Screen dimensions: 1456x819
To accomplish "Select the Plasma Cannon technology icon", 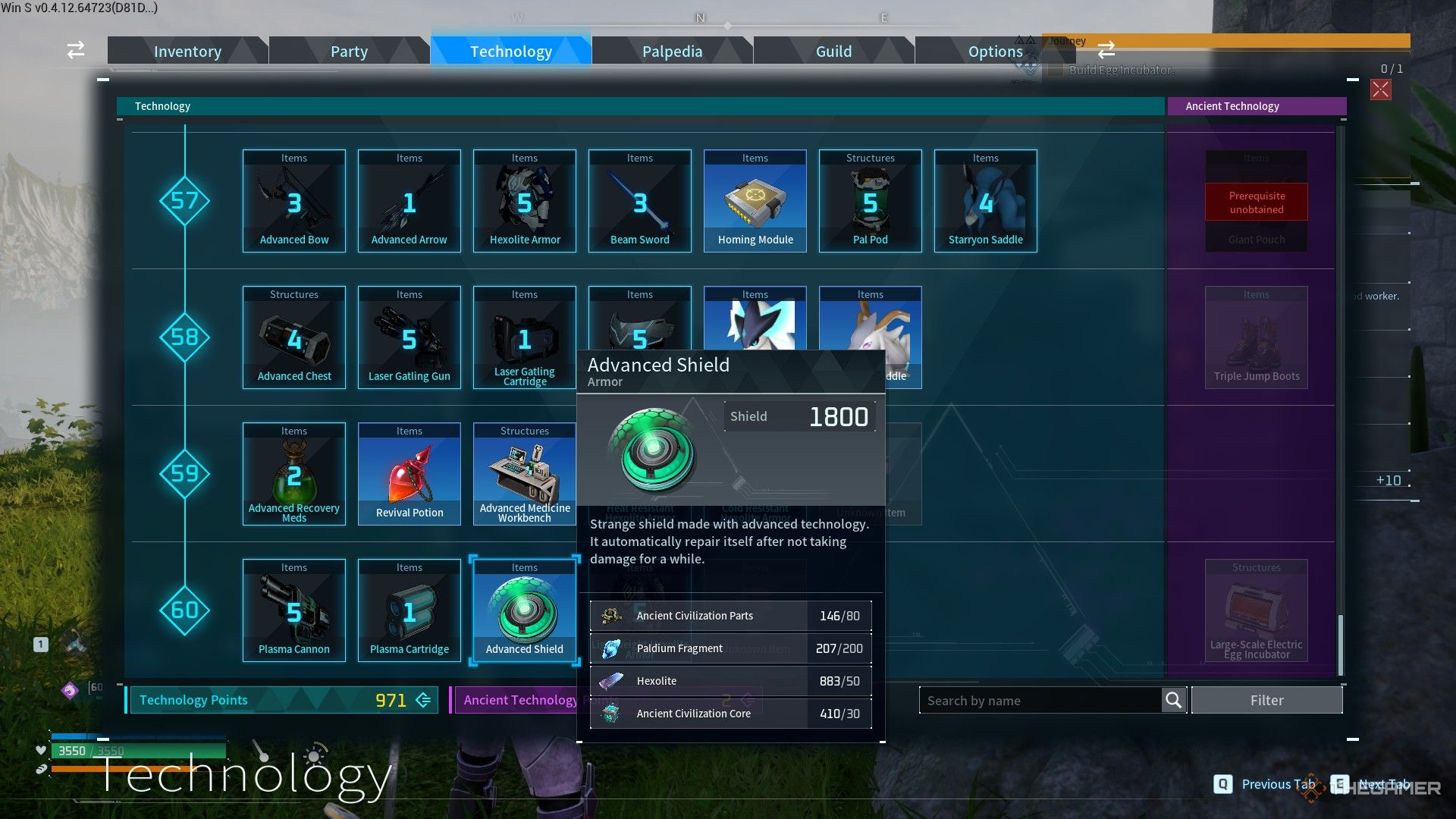I will (x=294, y=610).
